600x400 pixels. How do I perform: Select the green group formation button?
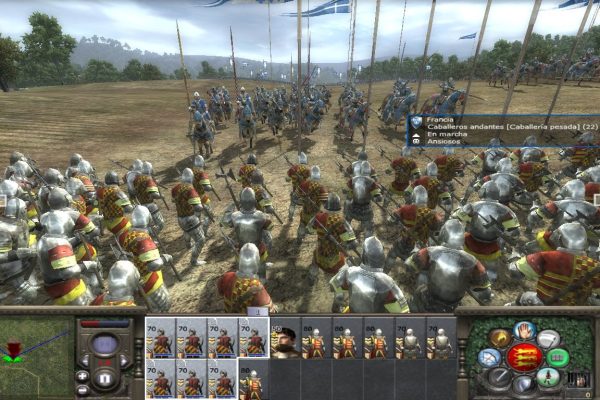(558, 357)
